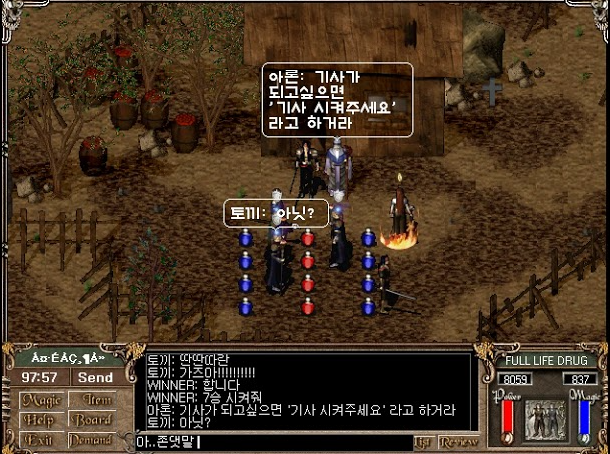Open the Demand panel
The height and width of the screenshot is (454, 610).
point(91,440)
